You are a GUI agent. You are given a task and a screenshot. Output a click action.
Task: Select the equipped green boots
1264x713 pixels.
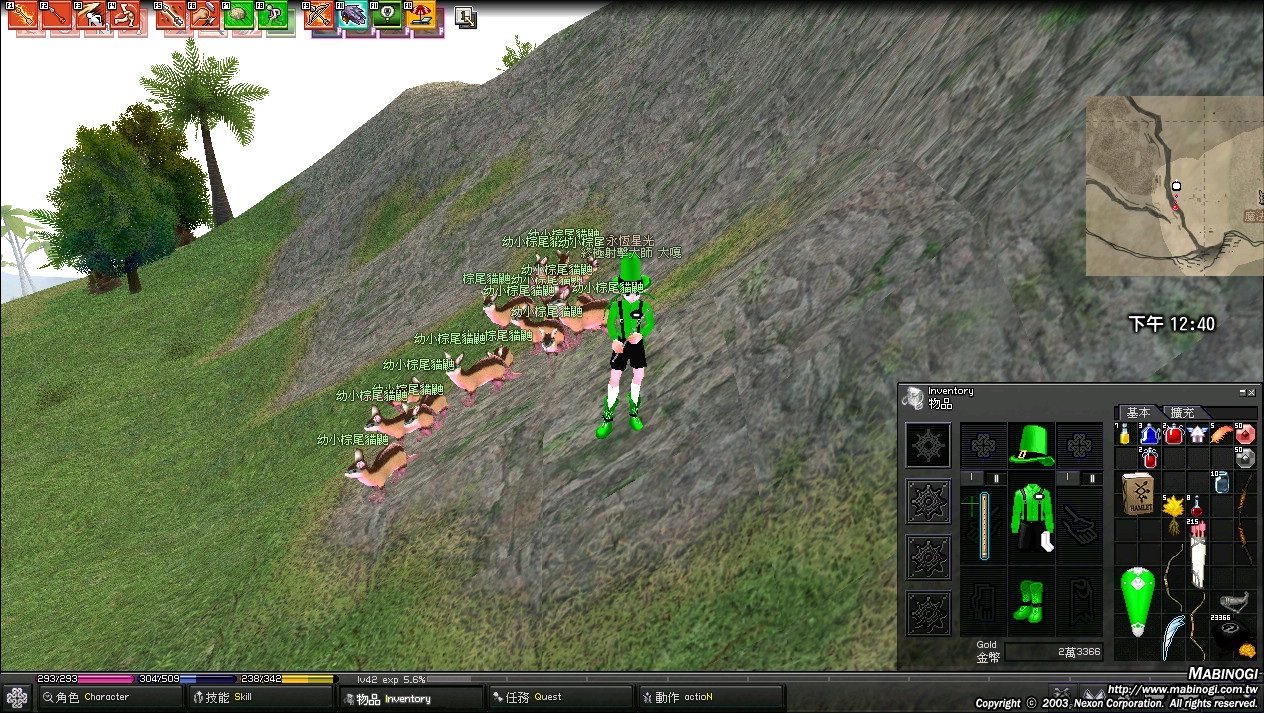pos(1031,600)
